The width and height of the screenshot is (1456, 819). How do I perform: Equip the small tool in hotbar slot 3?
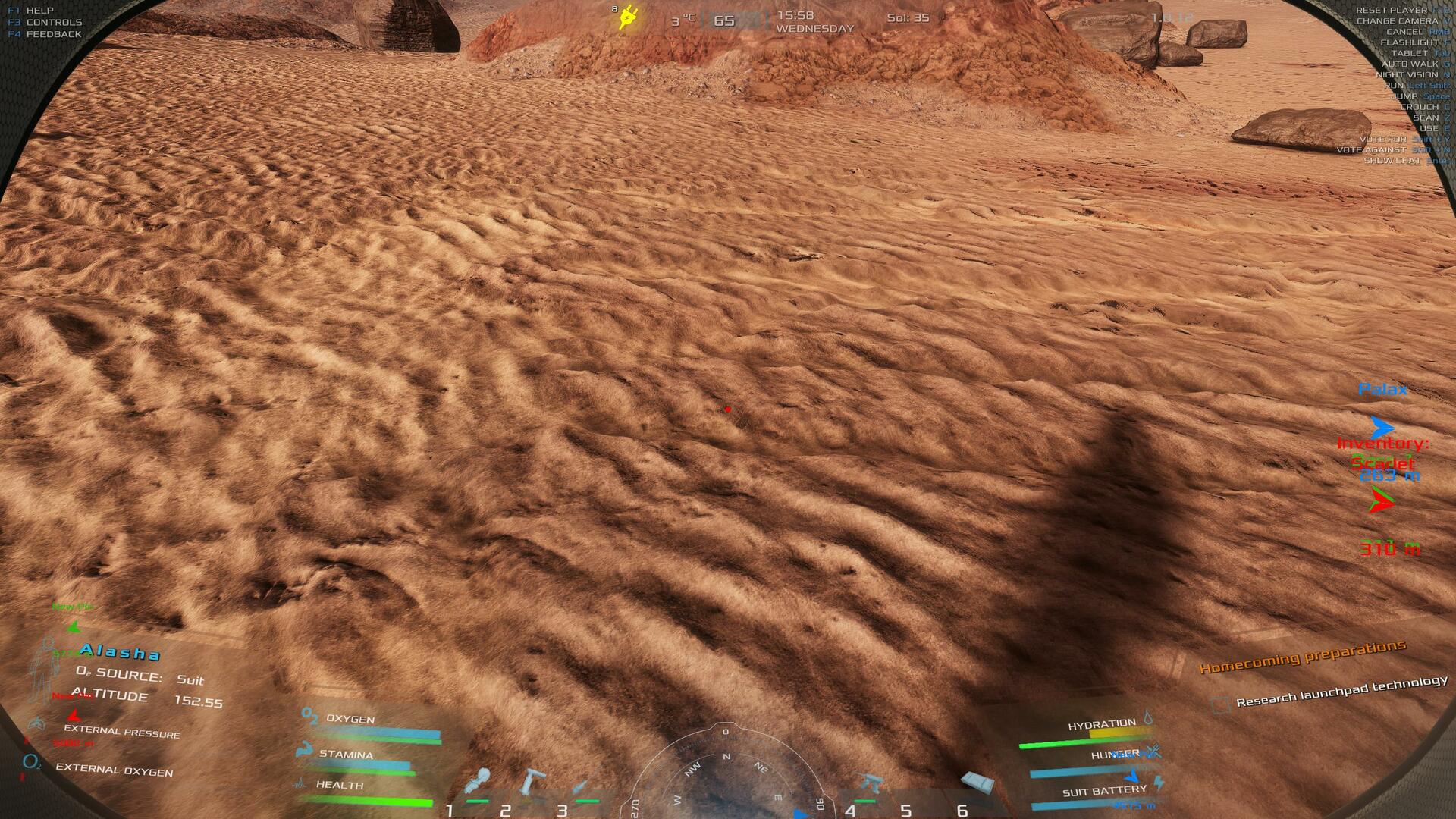coord(584,786)
